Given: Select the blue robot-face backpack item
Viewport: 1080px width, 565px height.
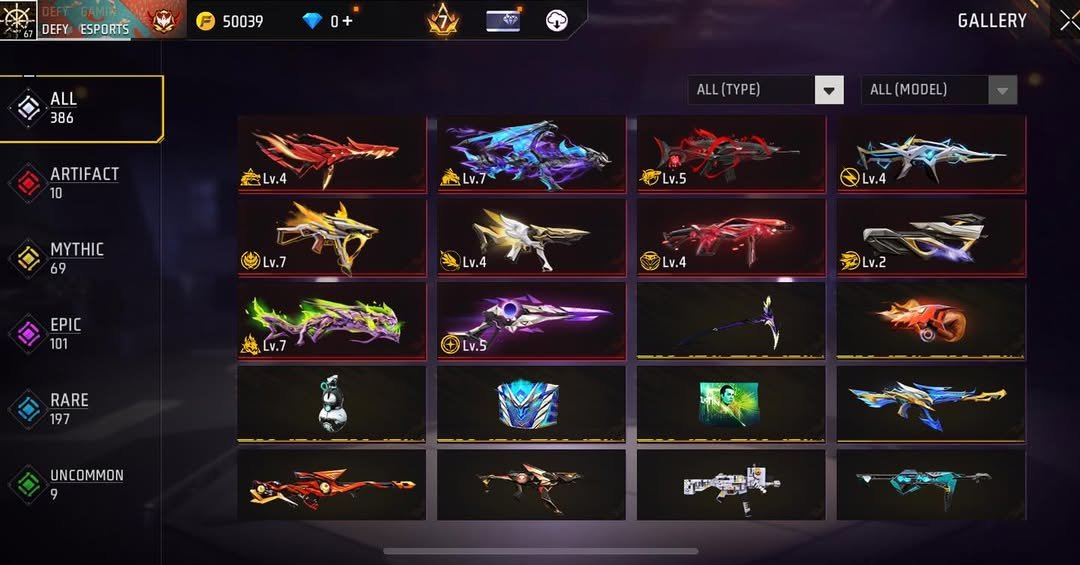Looking at the screenshot, I should coord(531,404).
